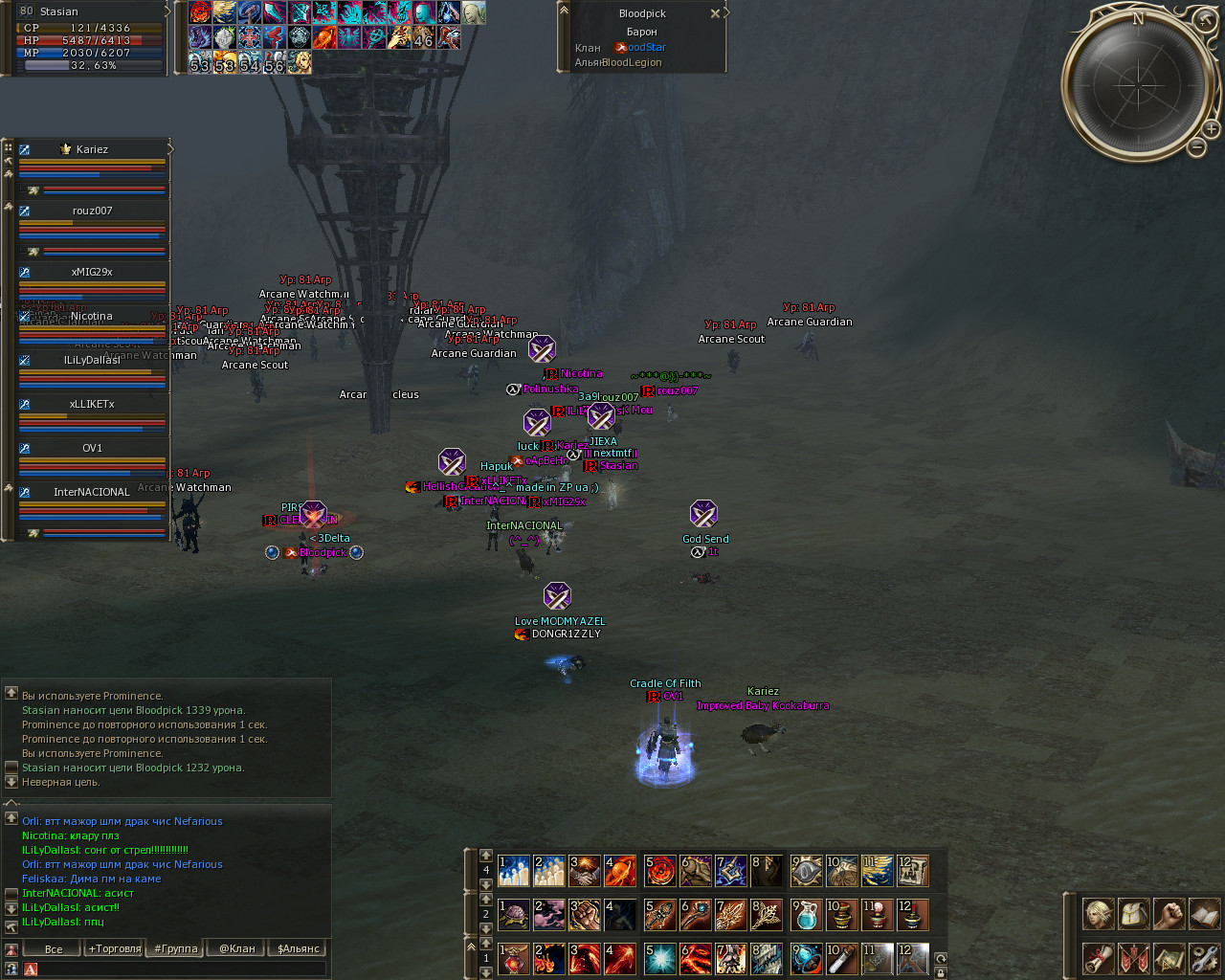Screen dimensions: 1225x980
Task: Switch to the #Группа chat tab
Action: coord(176,949)
